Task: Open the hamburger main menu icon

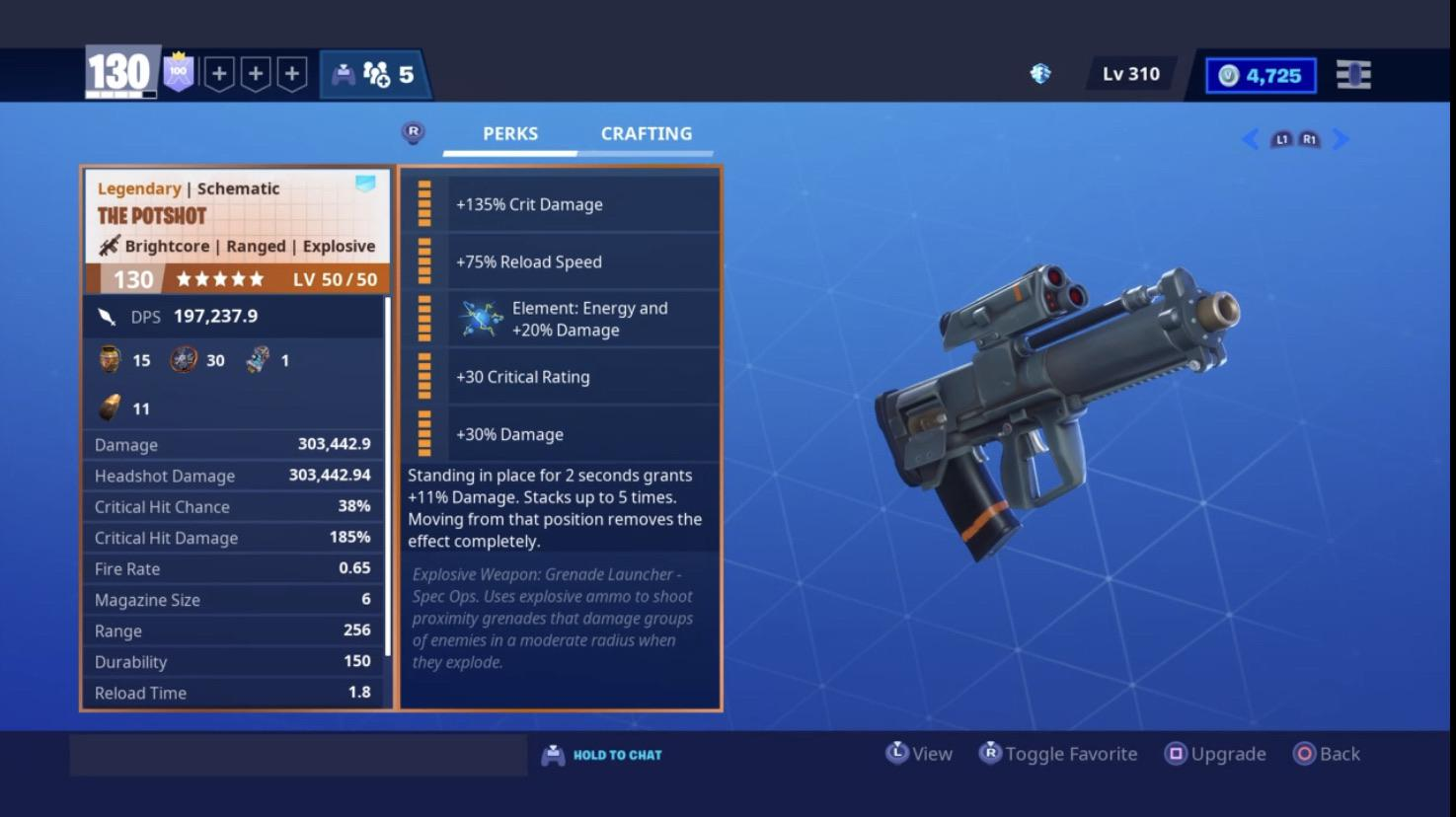Action: point(1353,75)
